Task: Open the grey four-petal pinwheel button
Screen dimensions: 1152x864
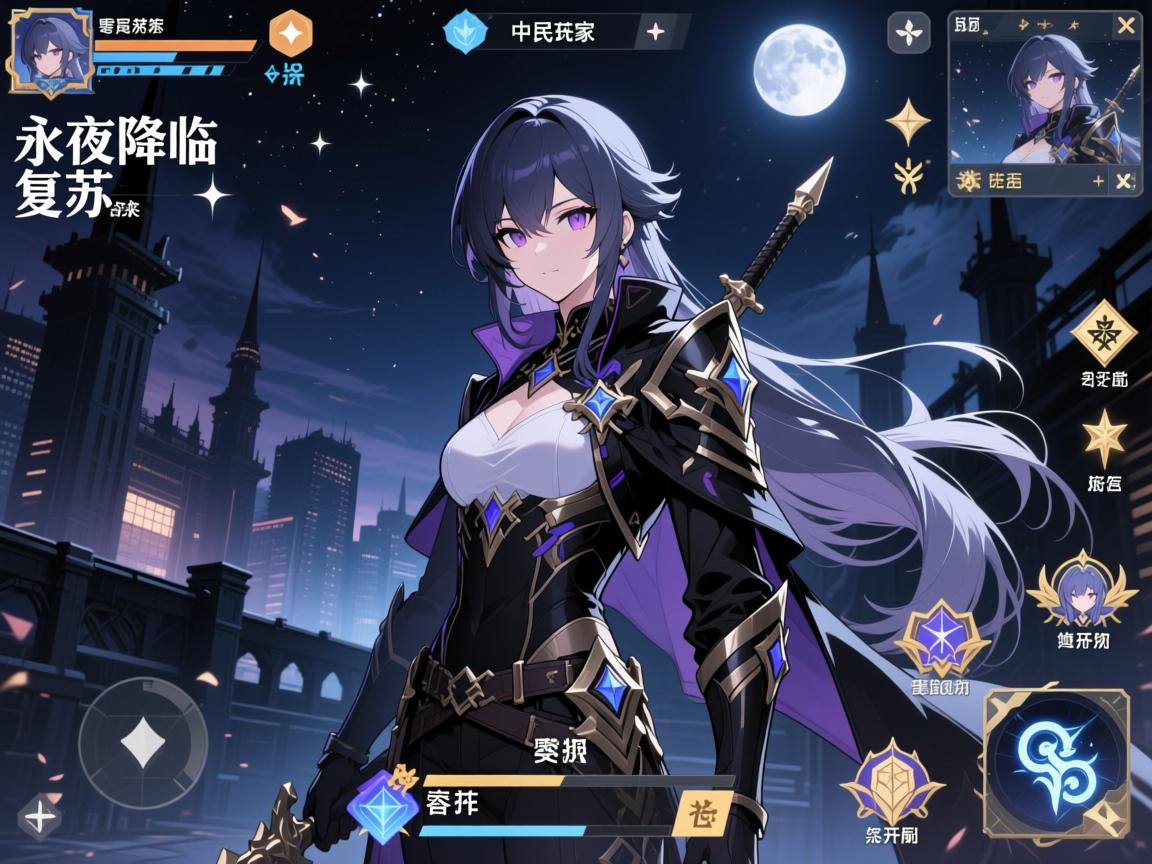Action: coord(909,33)
